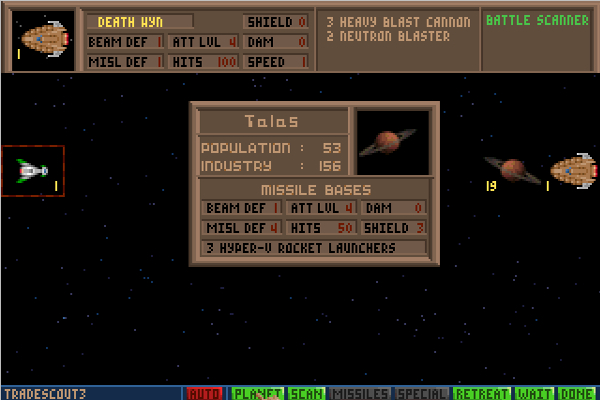
Task: Choose WAIT for this ship
Action: click(536, 393)
